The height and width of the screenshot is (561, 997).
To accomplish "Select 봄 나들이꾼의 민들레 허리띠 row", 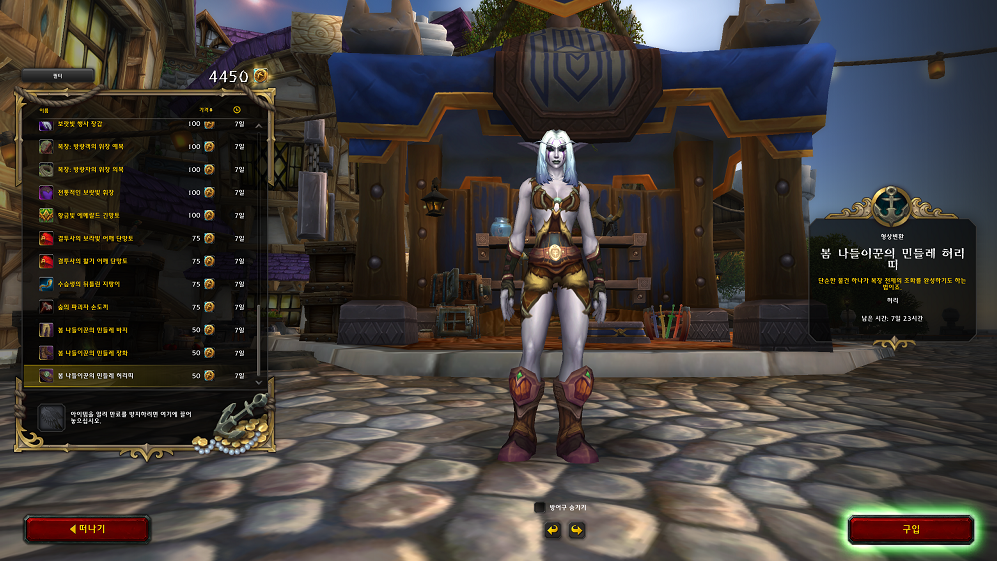I will (140, 375).
